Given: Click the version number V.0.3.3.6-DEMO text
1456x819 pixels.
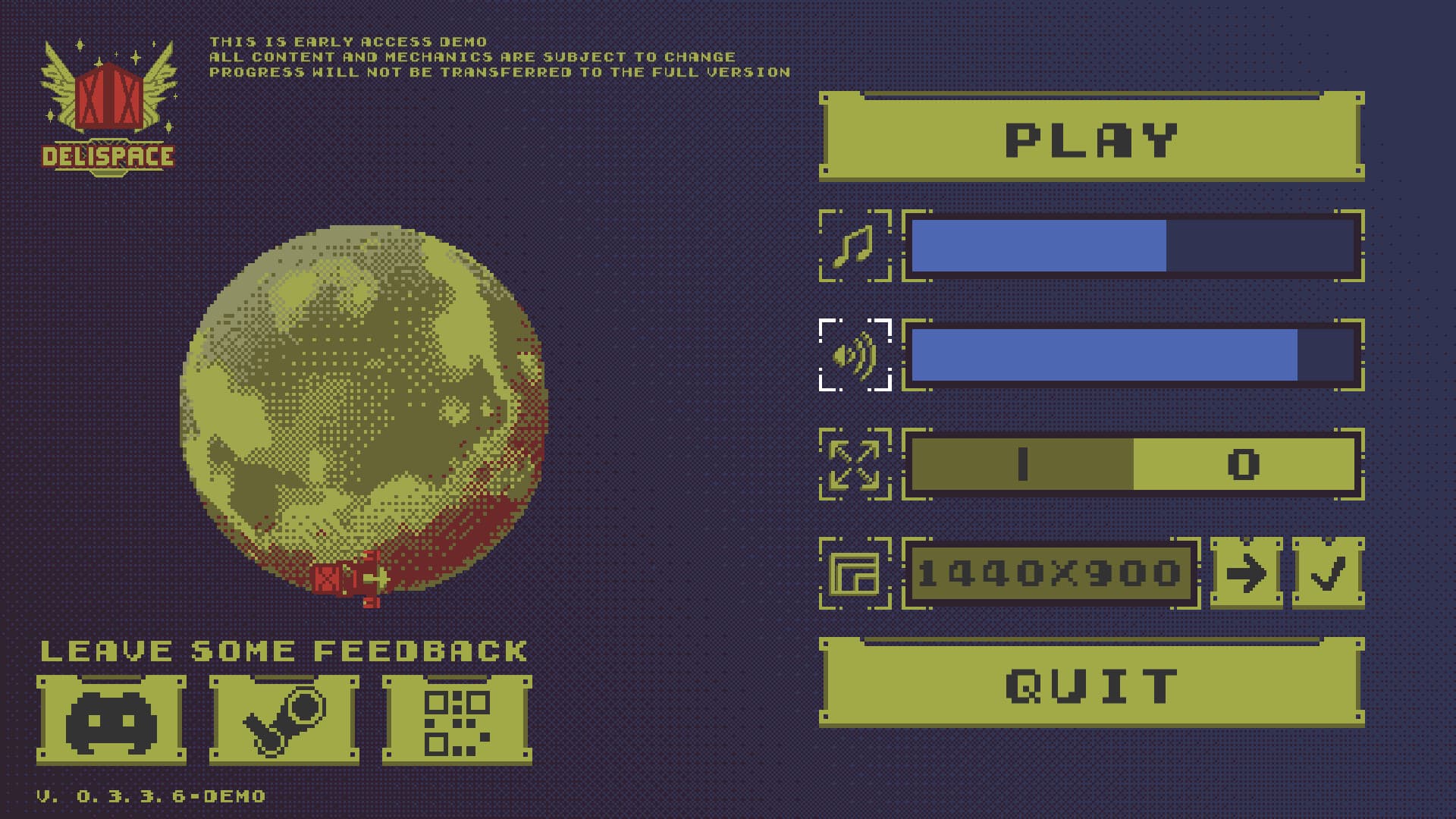Looking at the screenshot, I should tap(150, 797).
